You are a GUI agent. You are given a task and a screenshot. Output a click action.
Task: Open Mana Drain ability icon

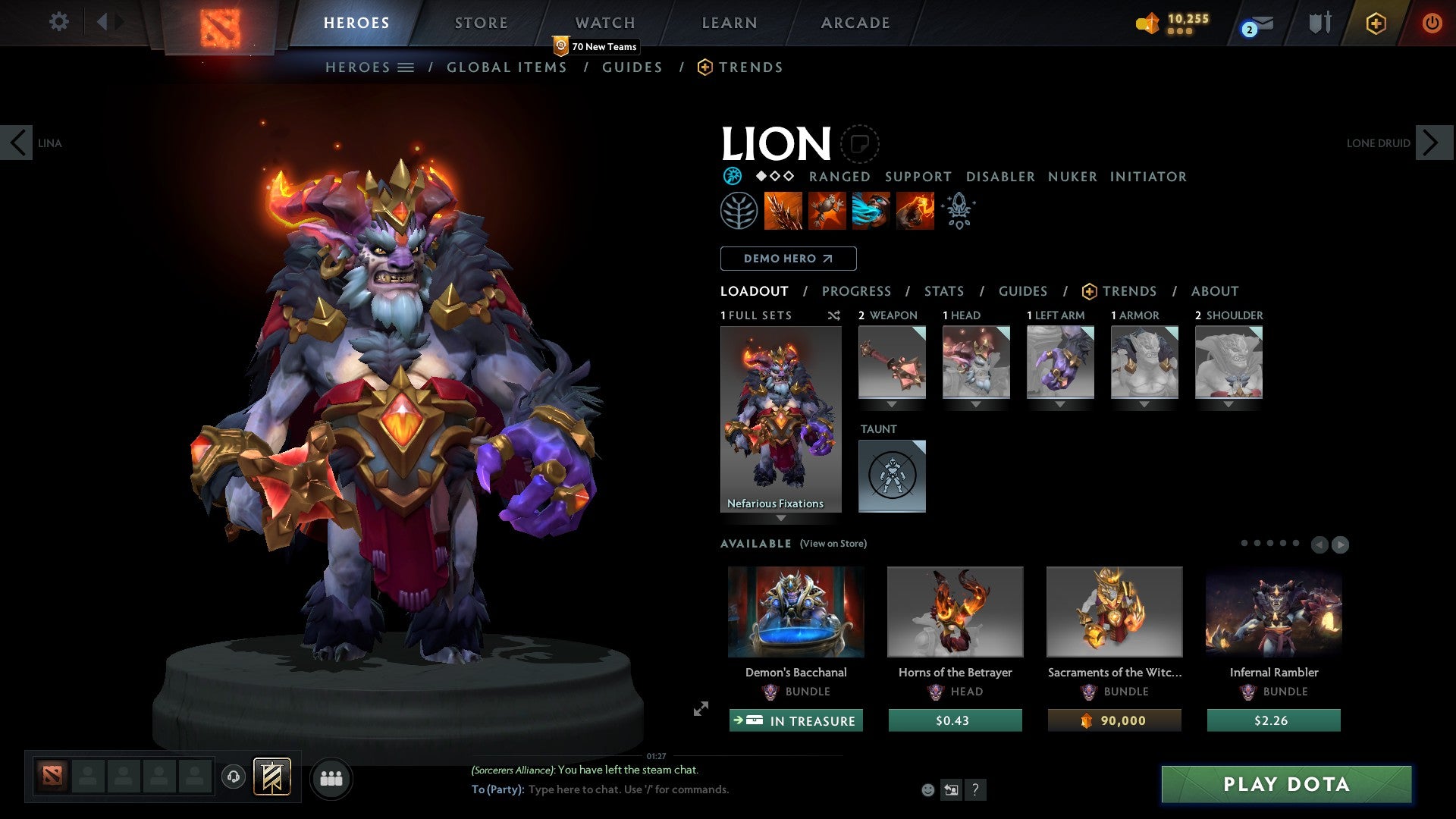click(x=870, y=211)
